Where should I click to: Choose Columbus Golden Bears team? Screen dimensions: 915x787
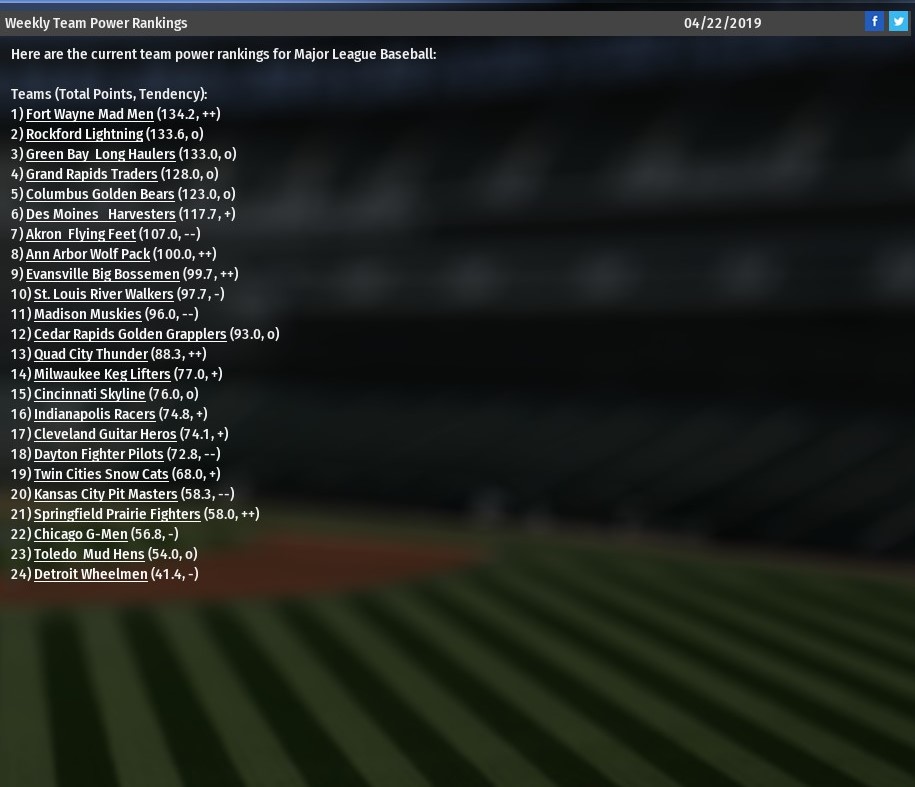point(100,194)
